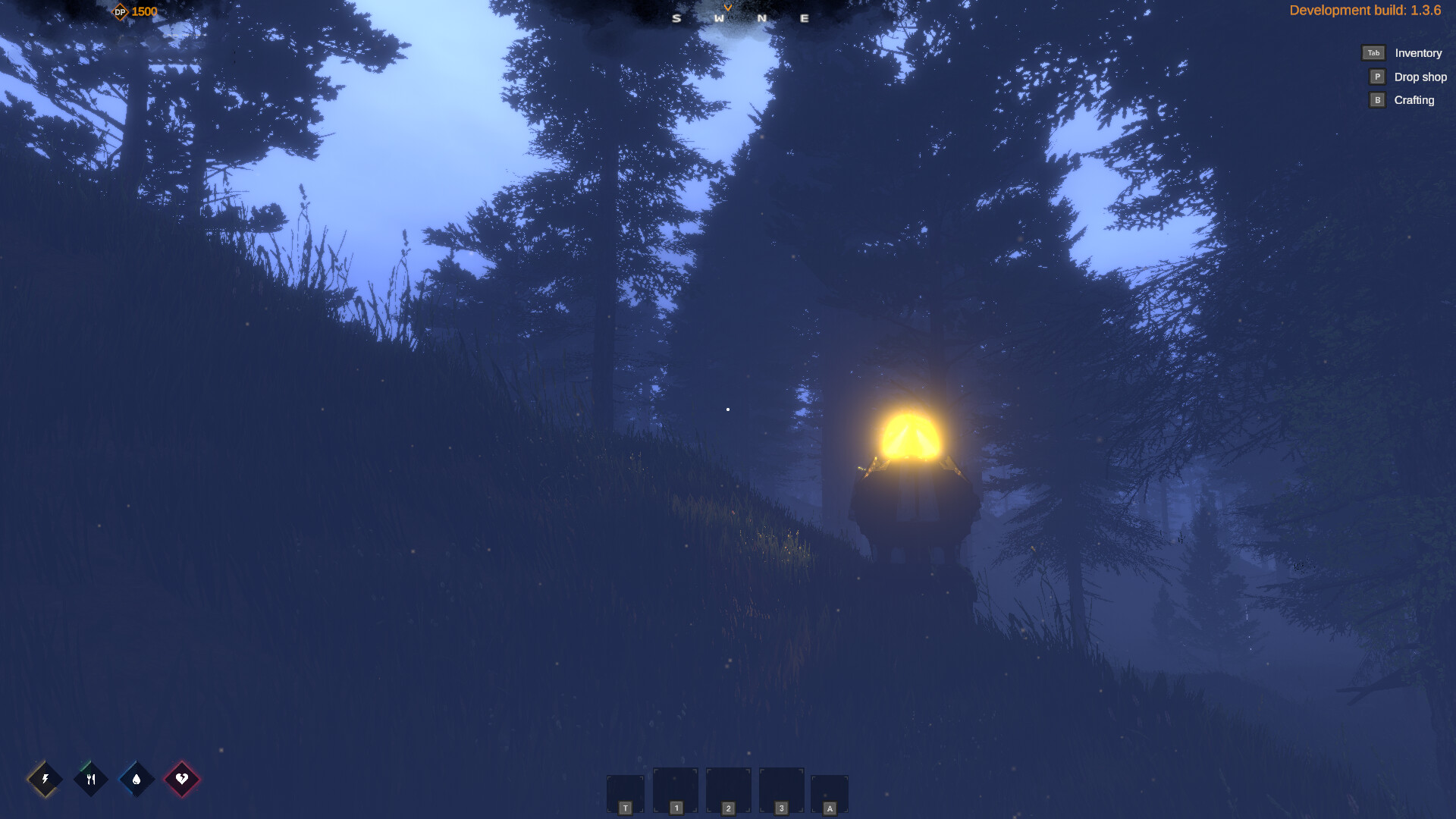Select hotbar slot 2

tap(727, 789)
